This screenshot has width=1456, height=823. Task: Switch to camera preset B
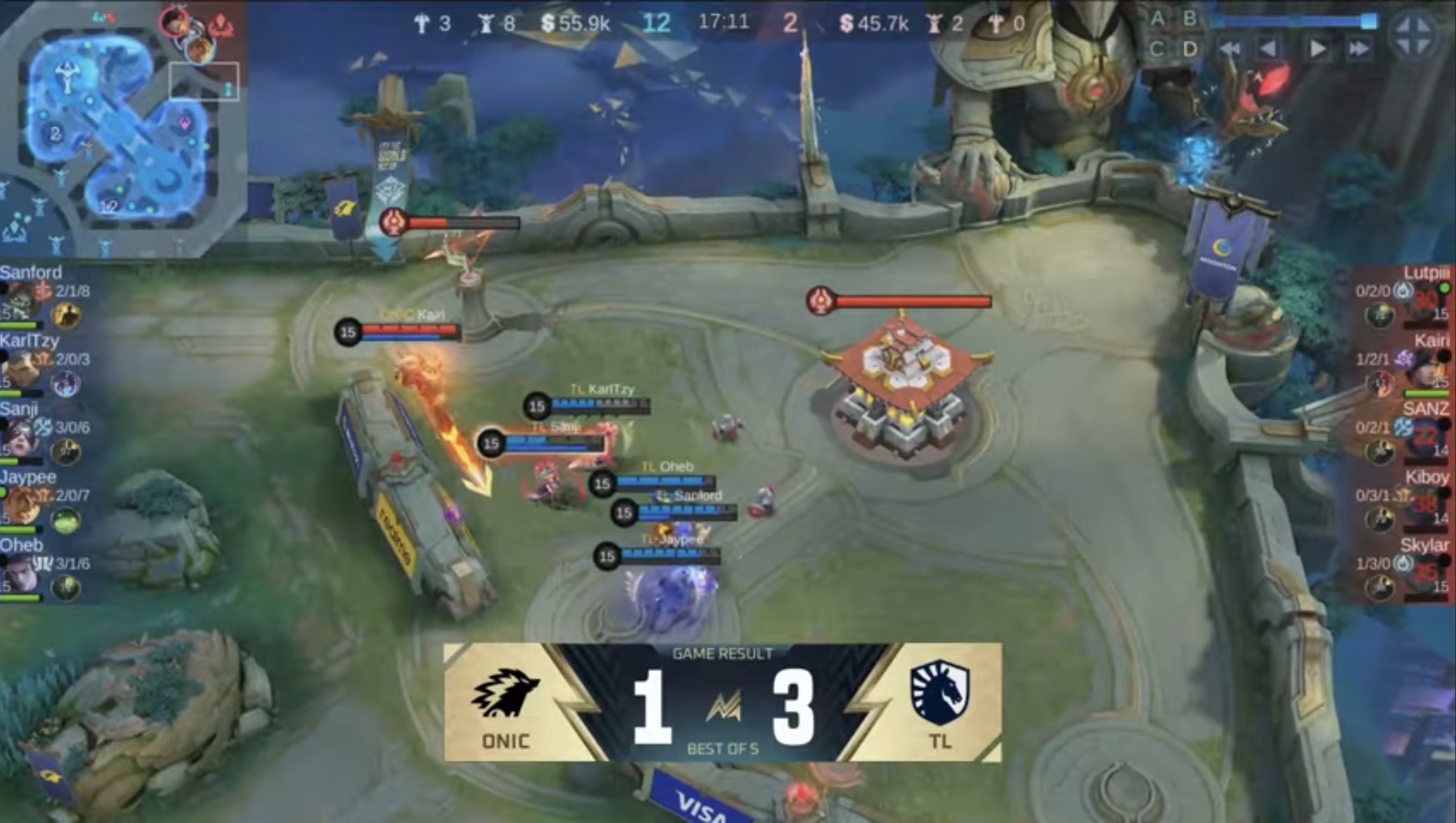pos(1190,19)
